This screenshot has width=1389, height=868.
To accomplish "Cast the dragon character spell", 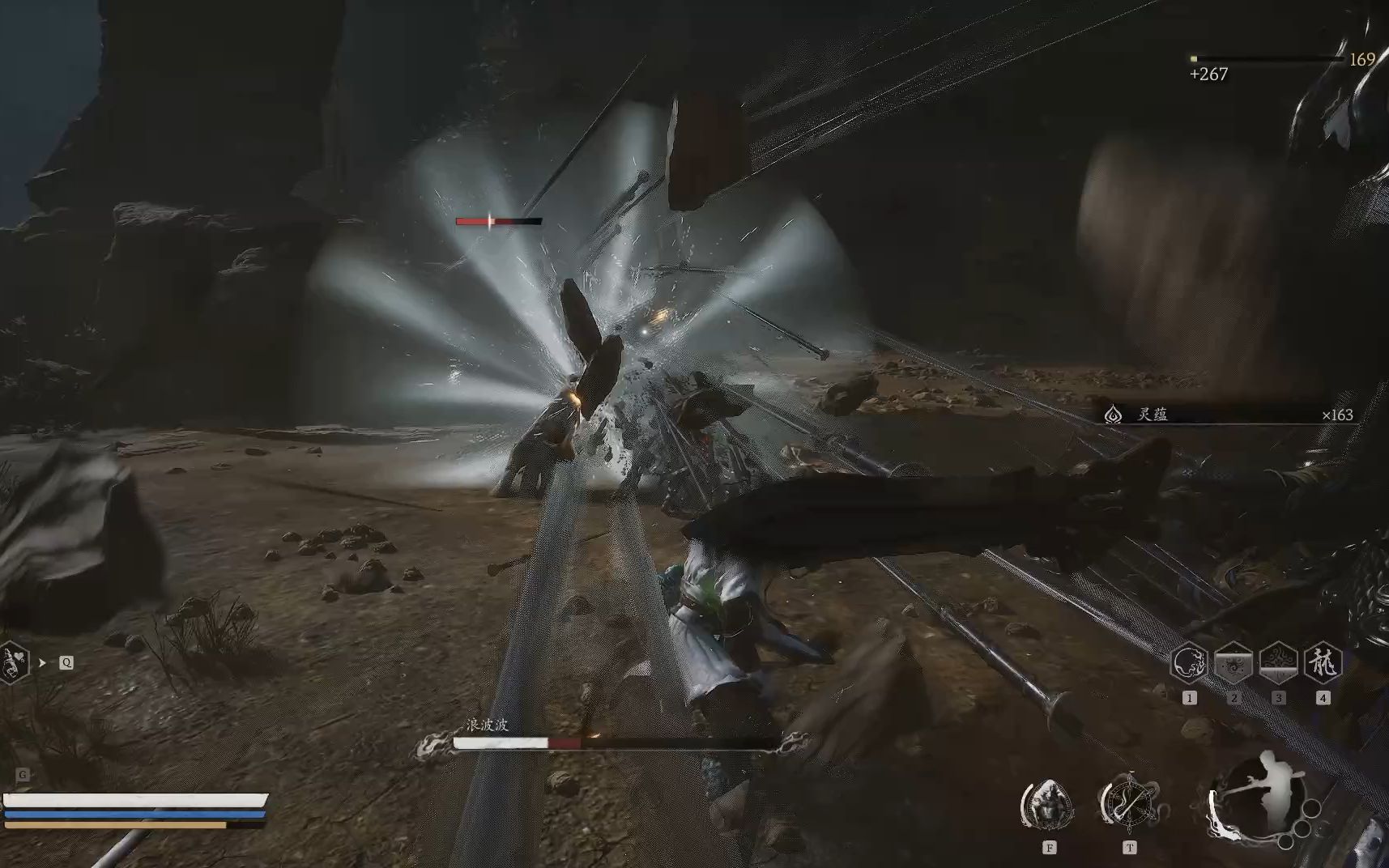I will click(1323, 663).
